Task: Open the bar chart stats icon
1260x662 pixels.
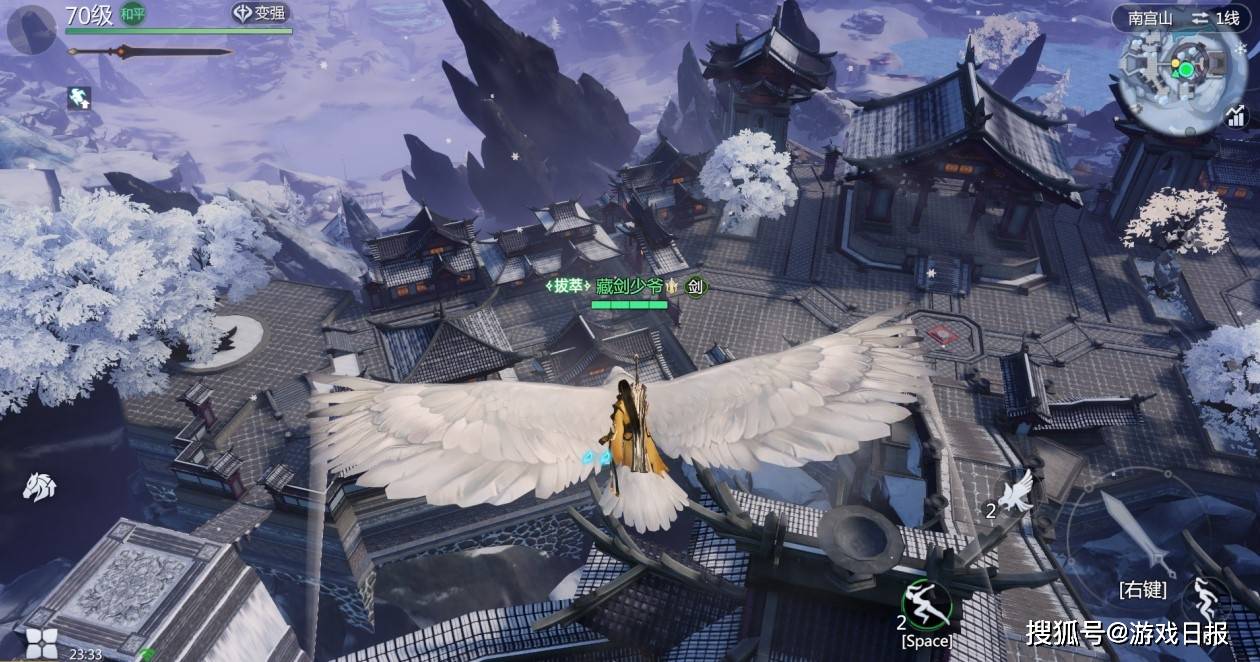Action: [x=1236, y=117]
